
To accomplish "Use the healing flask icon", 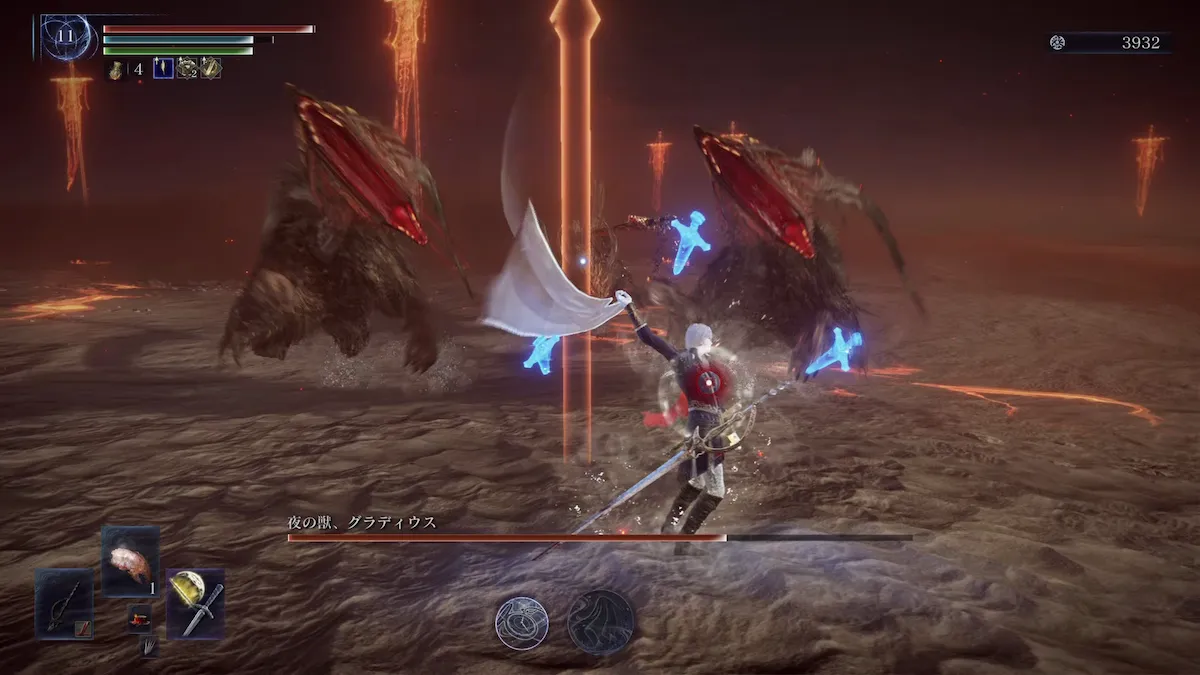I will pos(116,69).
